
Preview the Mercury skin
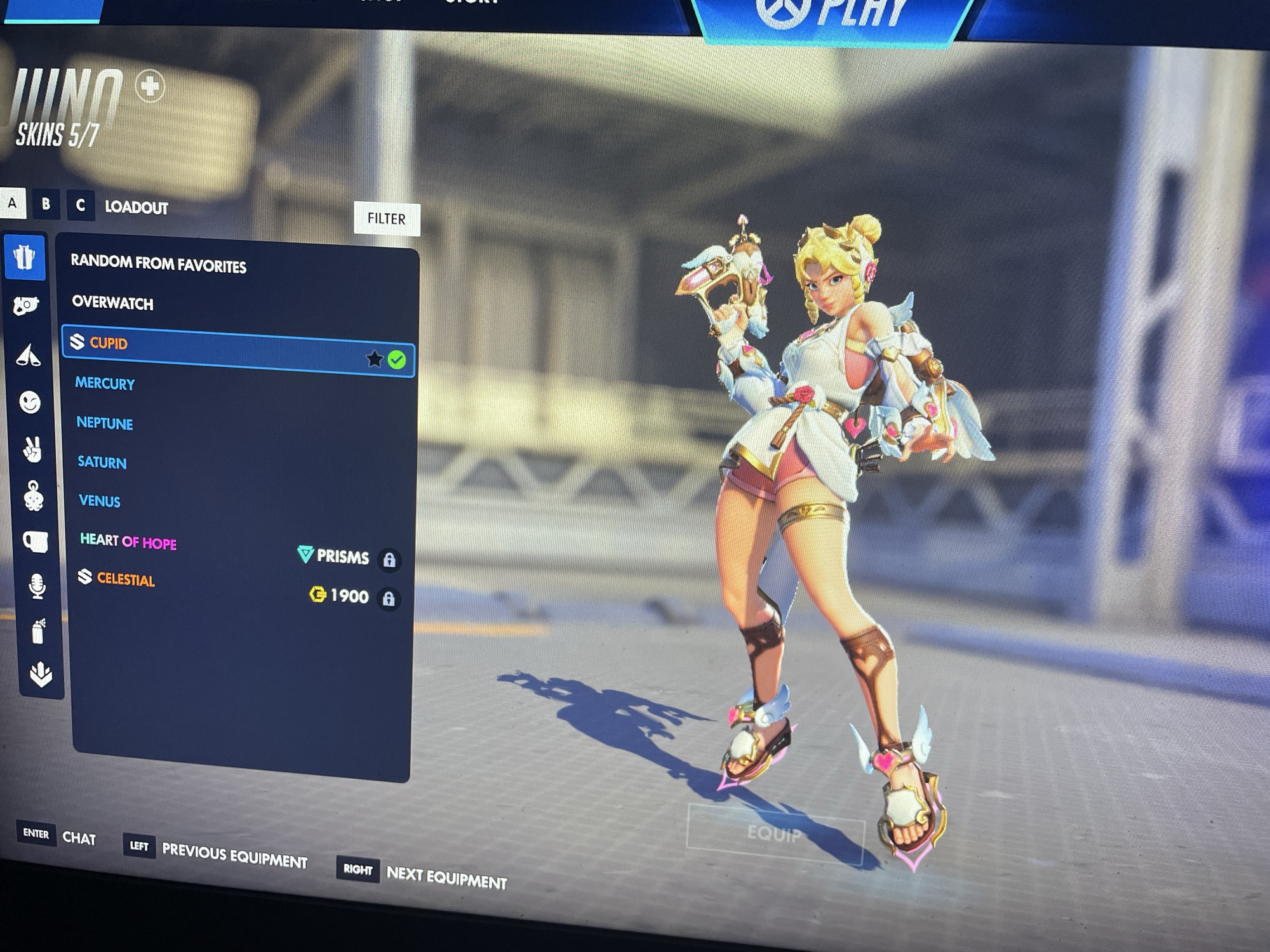[105, 383]
